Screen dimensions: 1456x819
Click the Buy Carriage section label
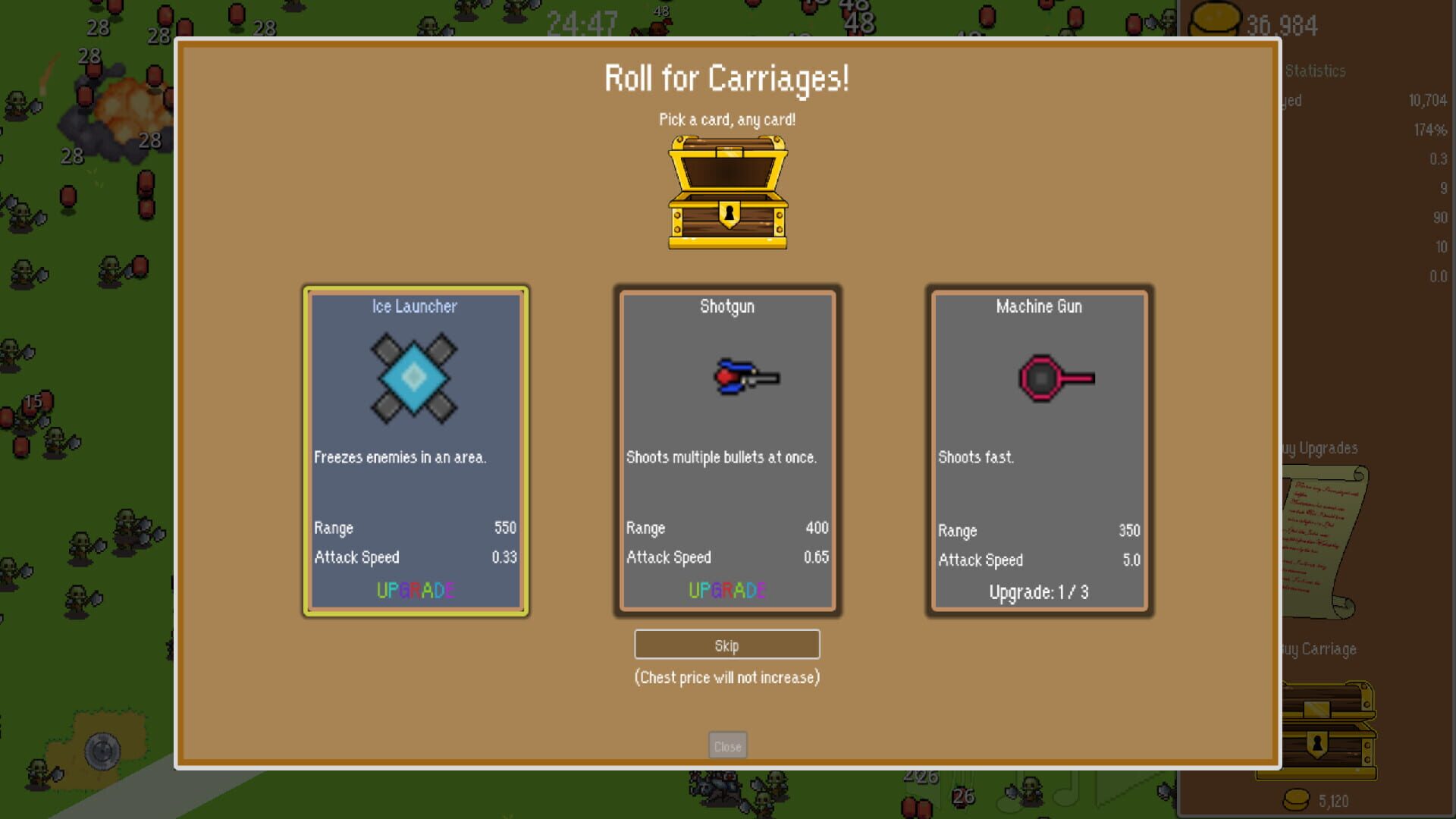click(1318, 649)
